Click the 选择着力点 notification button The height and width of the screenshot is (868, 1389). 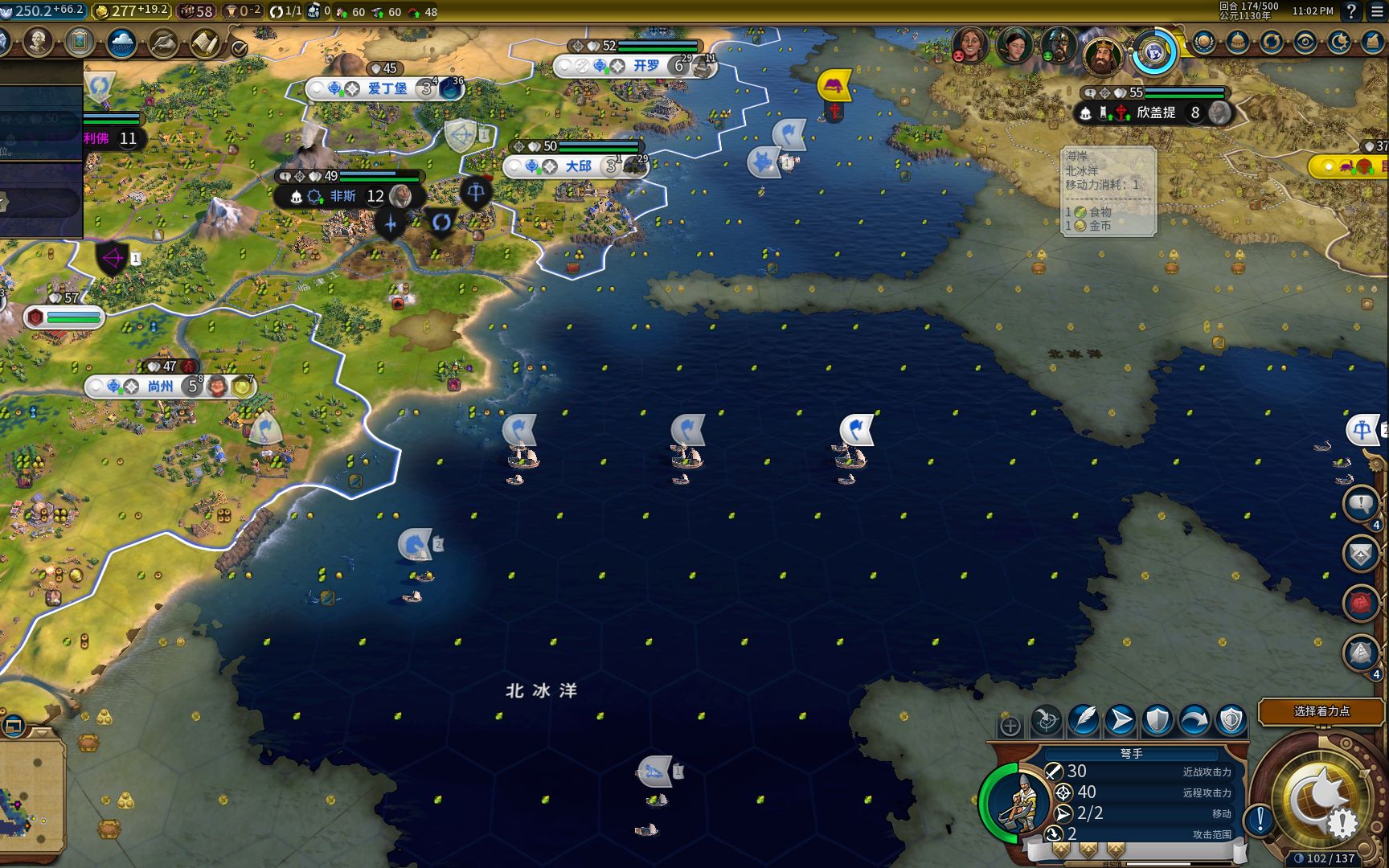click(x=1321, y=711)
